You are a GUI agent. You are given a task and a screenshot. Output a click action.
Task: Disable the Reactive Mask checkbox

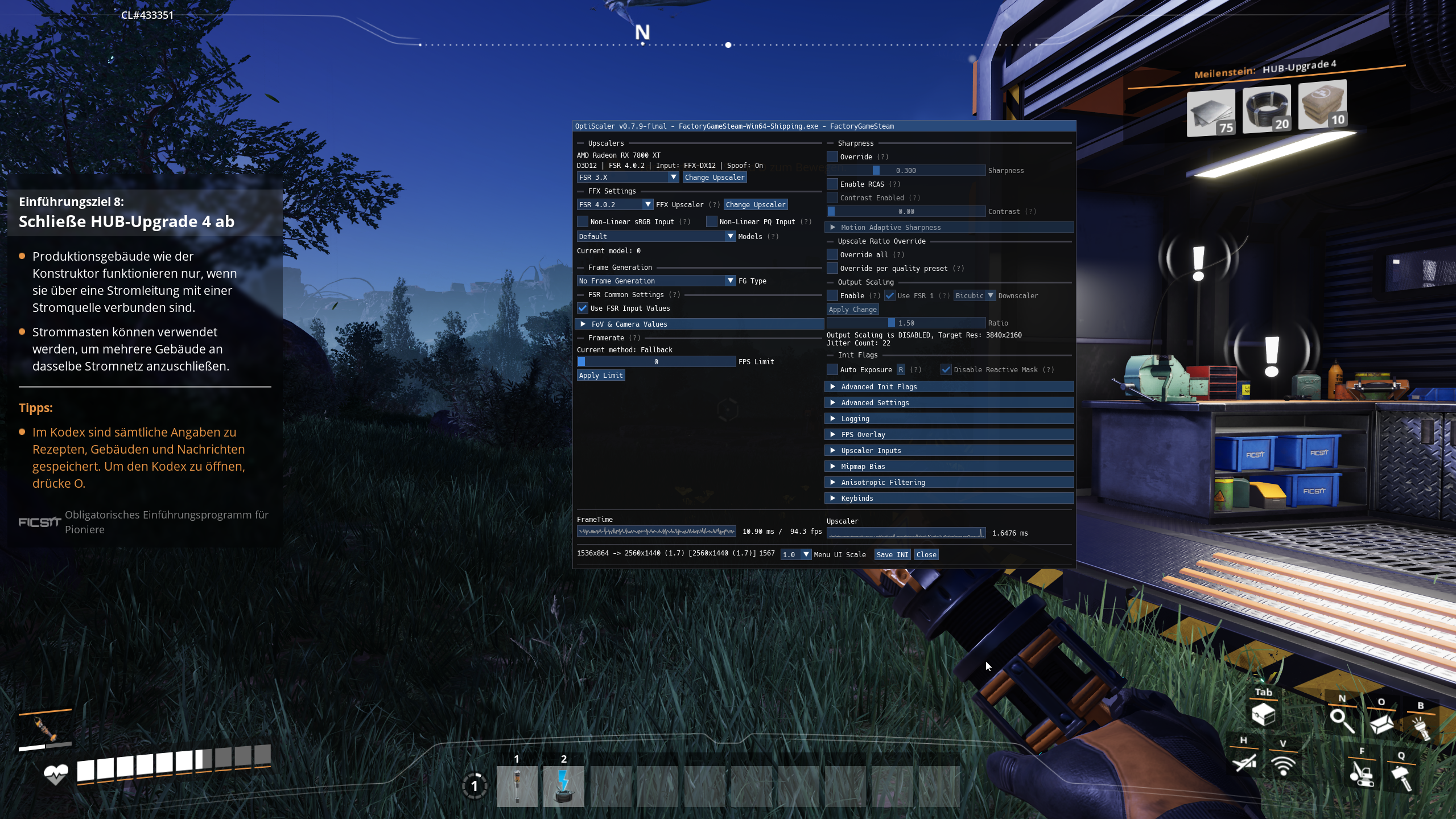tap(946, 369)
